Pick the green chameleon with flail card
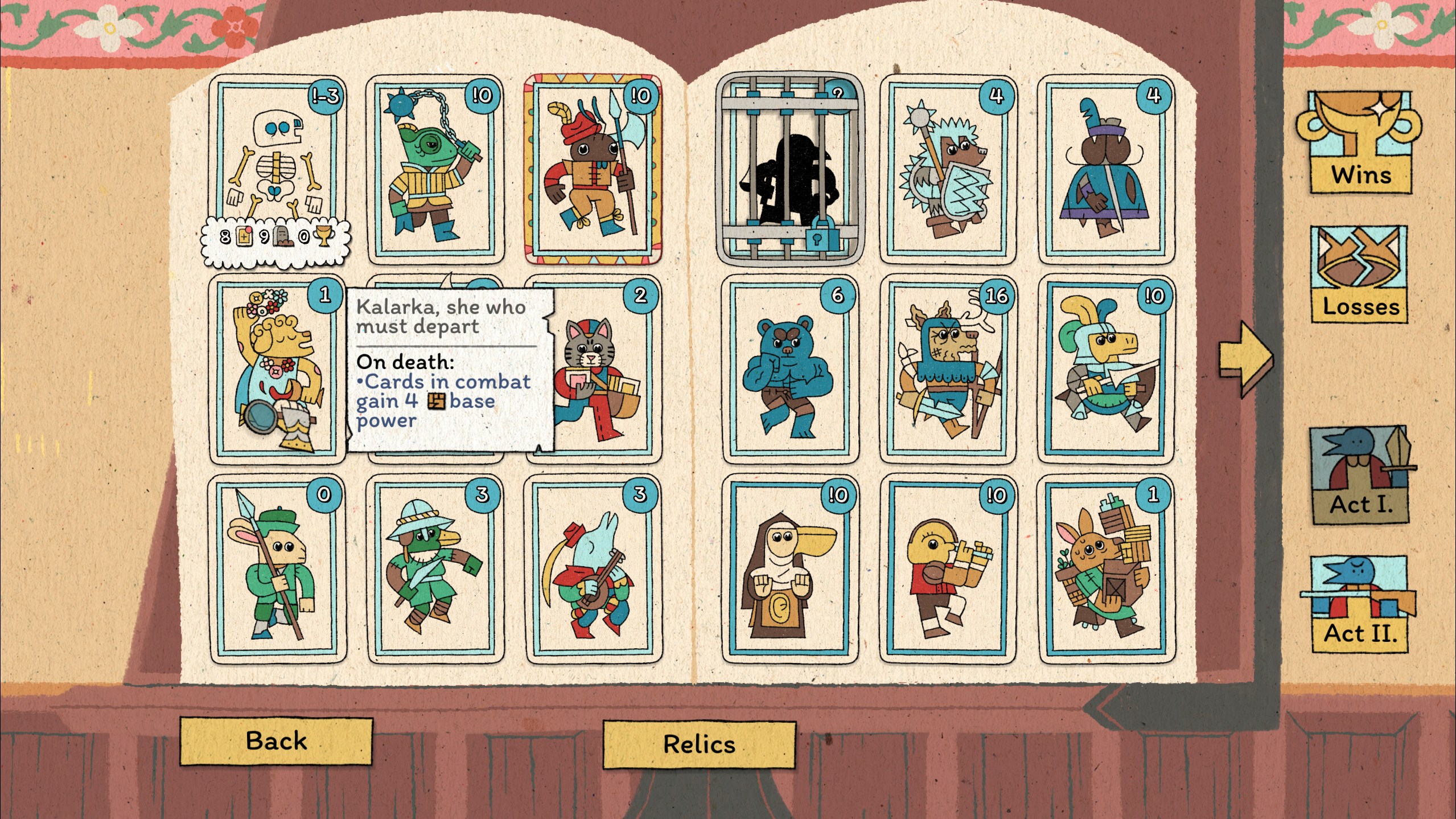The image size is (1456, 819). click(435, 169)
